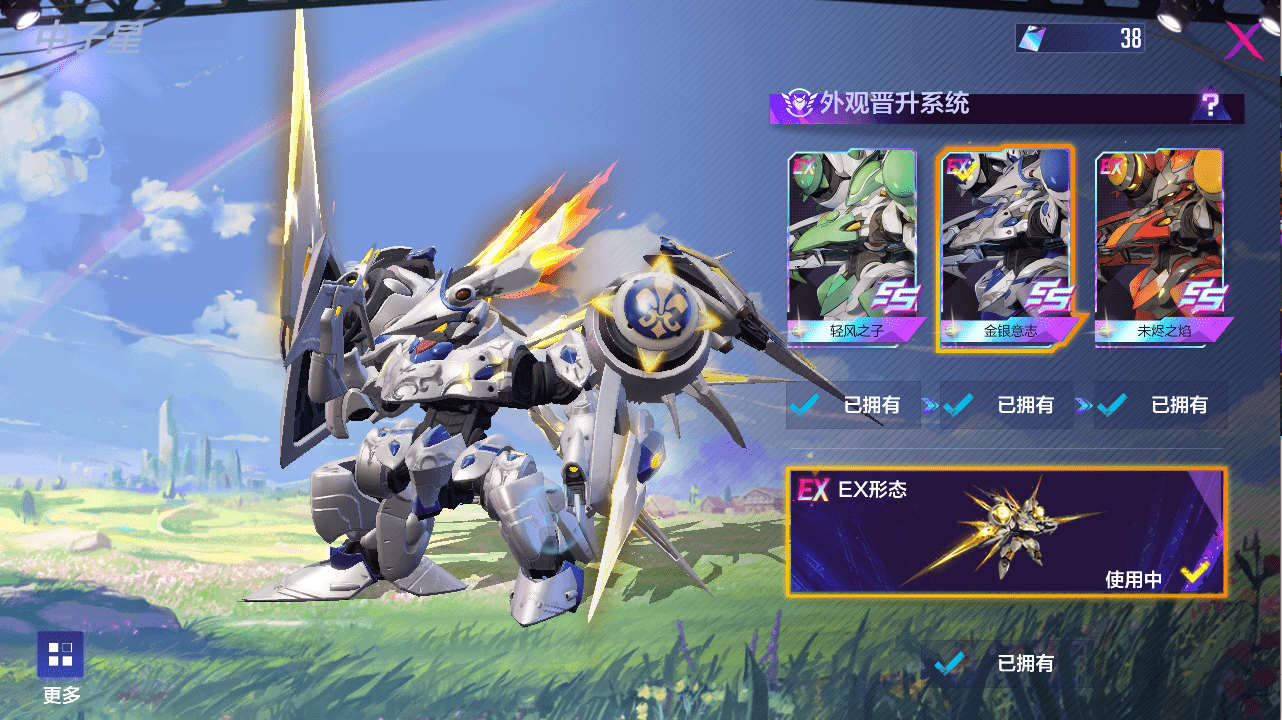Image resolution: width=1282 pixels, height=720 pixels.
Task: Select the green 轻风之子 skin card
Action: [x=852, y=247]
